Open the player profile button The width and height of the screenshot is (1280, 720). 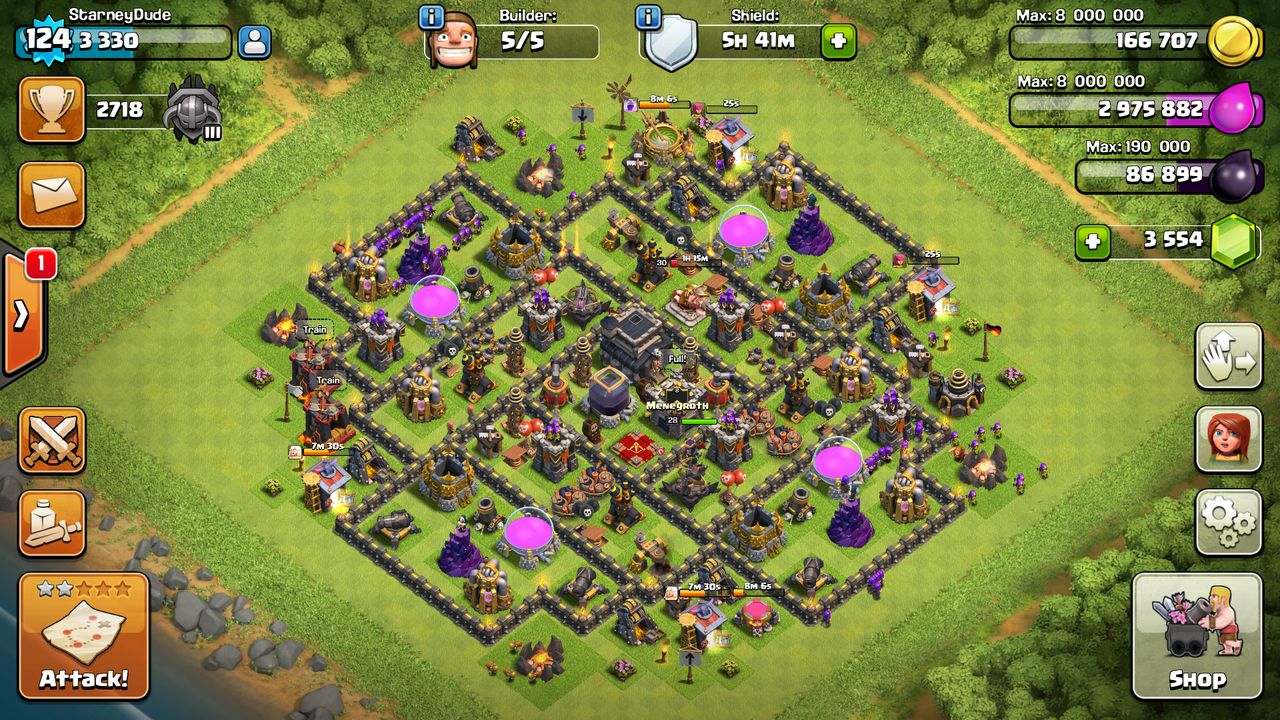(x=255, y=42)
